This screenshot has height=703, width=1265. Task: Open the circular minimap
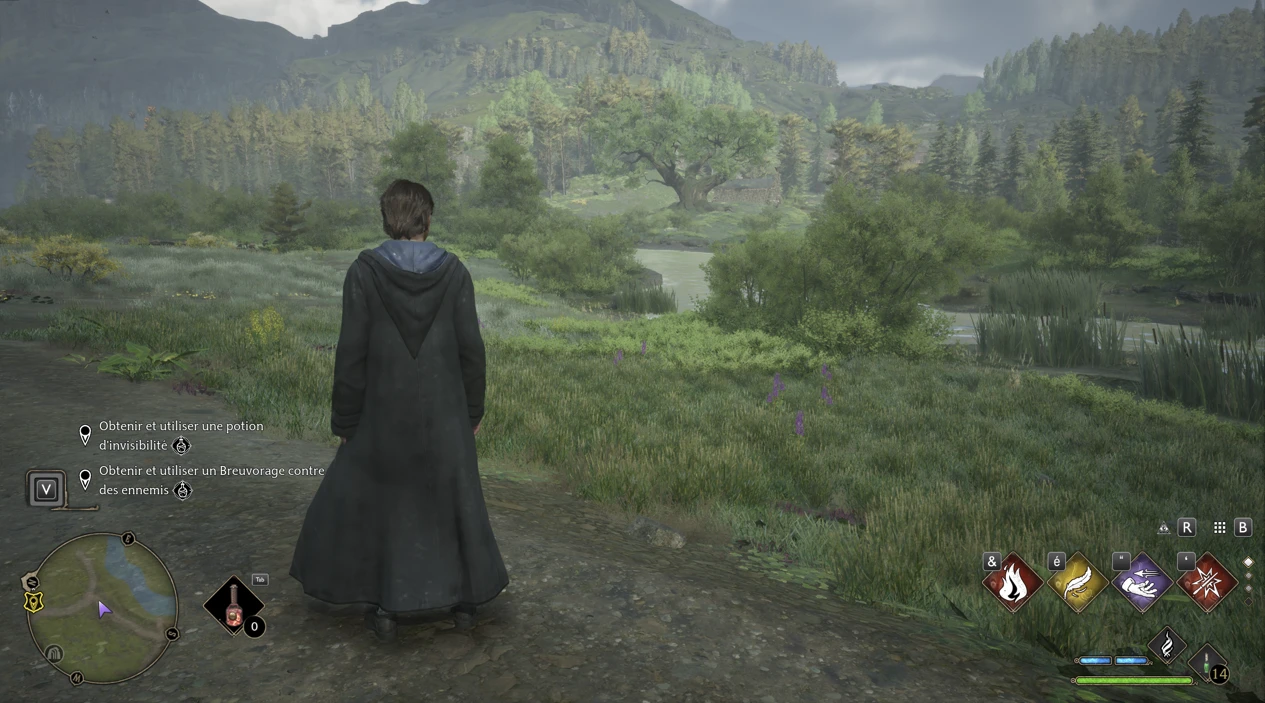click(102, 607)
